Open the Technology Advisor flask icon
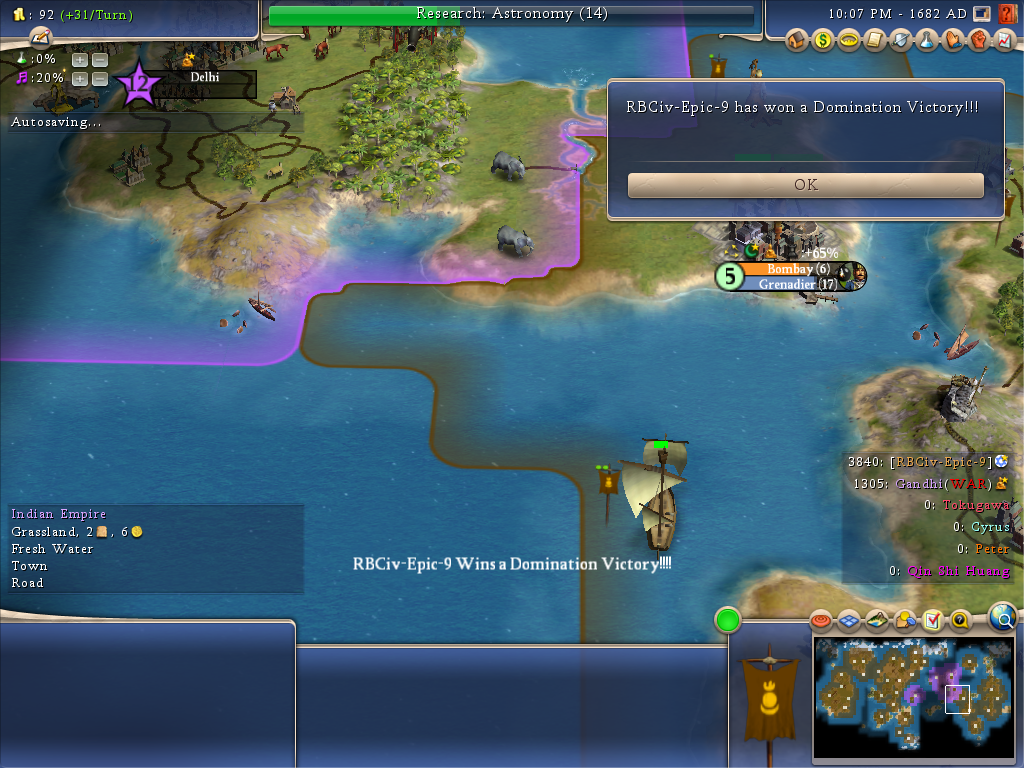The width and height of the screenshot is (1024, 768). pyautogui.click(x=927, y=41)
